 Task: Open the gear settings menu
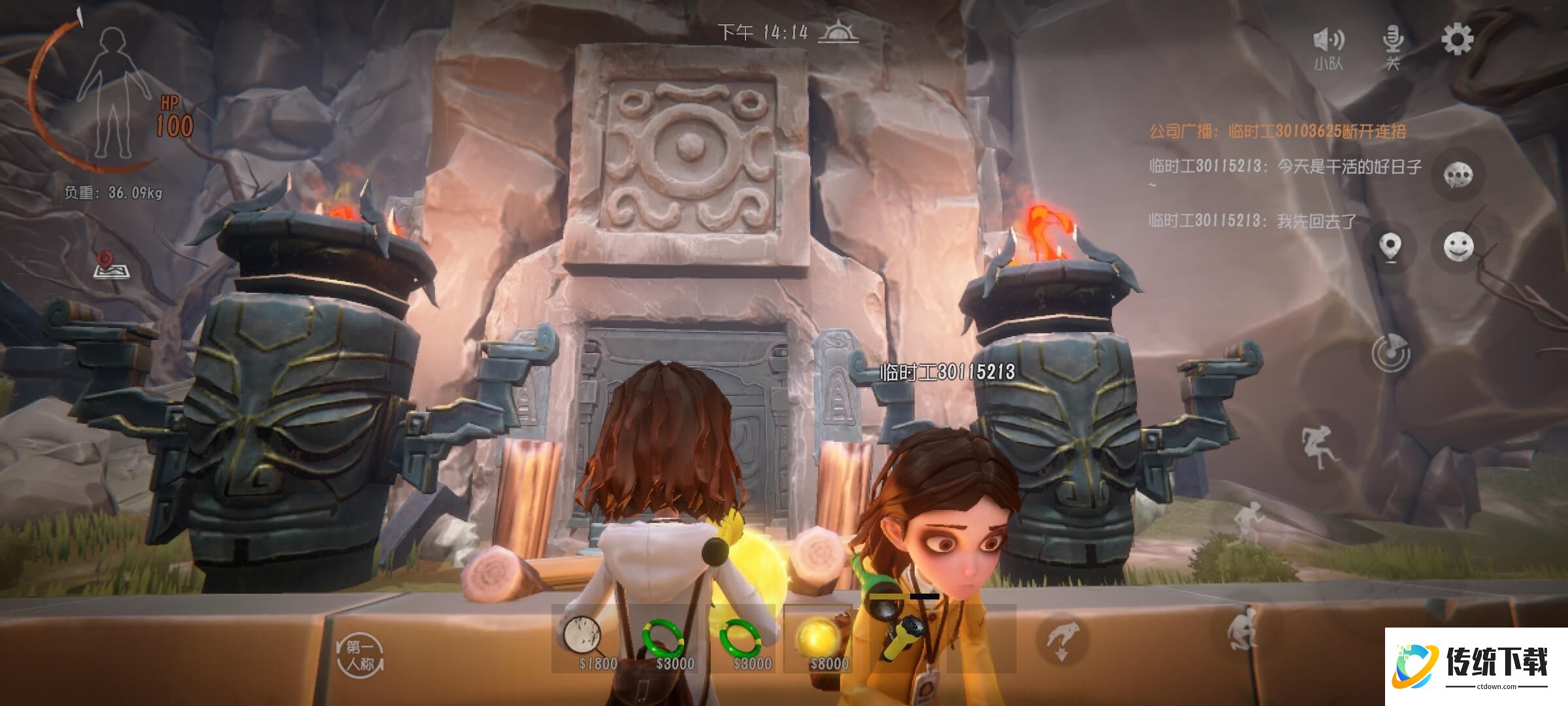tap(1457, 41)
